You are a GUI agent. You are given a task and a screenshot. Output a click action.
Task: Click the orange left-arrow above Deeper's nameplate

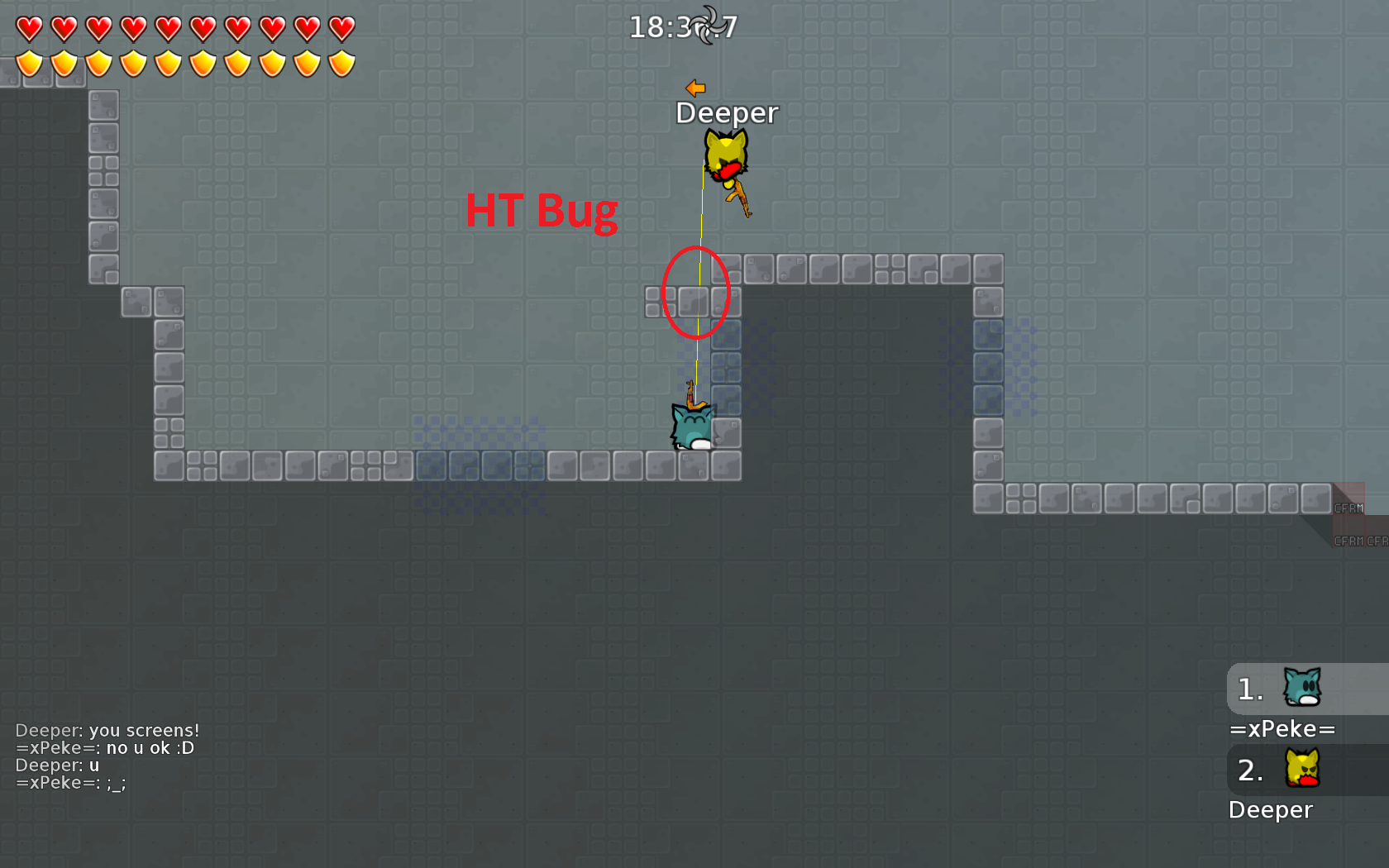tap(694, 87)
